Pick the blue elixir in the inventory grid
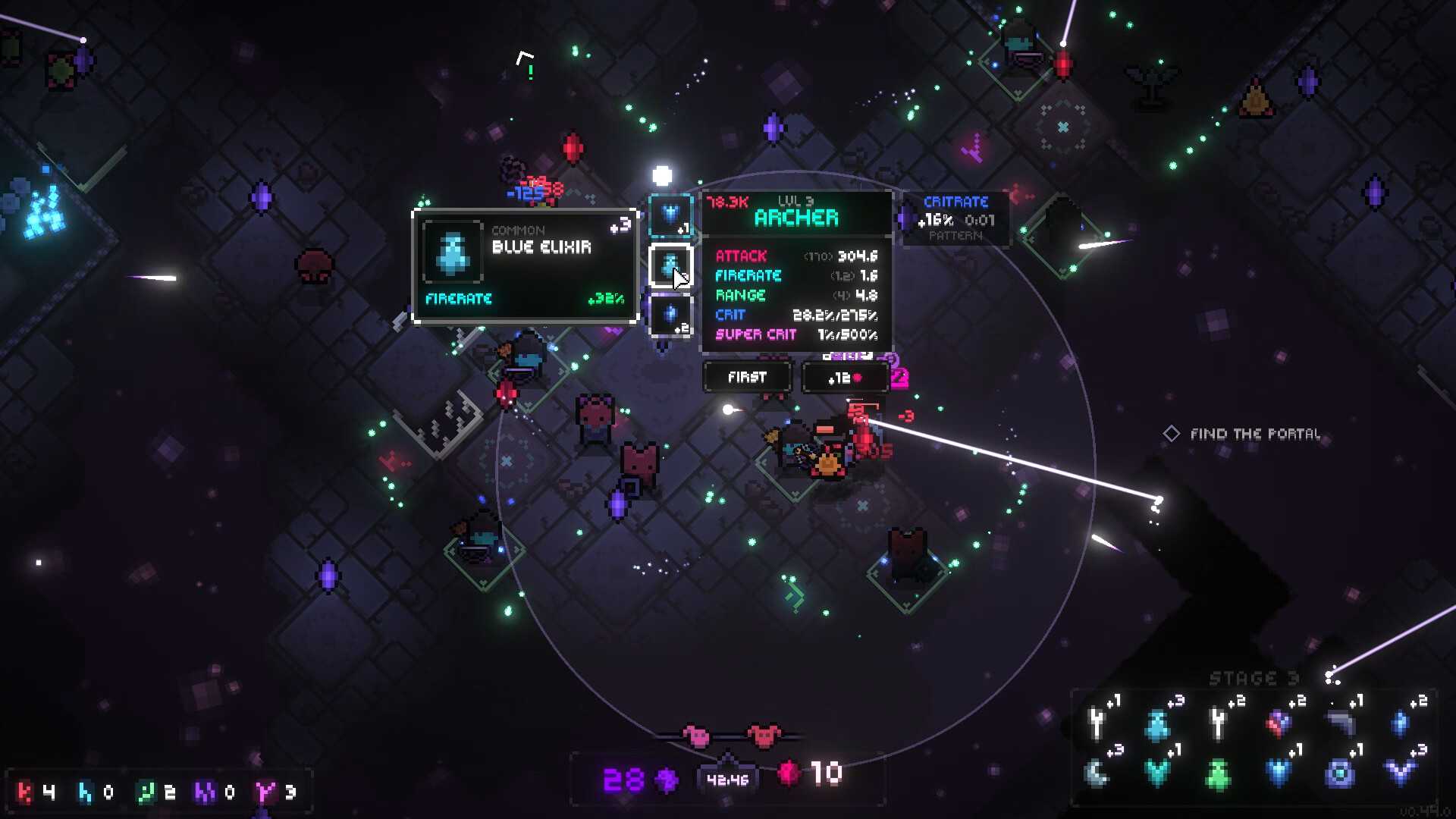Screen dimensions: 1456x819 tap(1157, 723)
